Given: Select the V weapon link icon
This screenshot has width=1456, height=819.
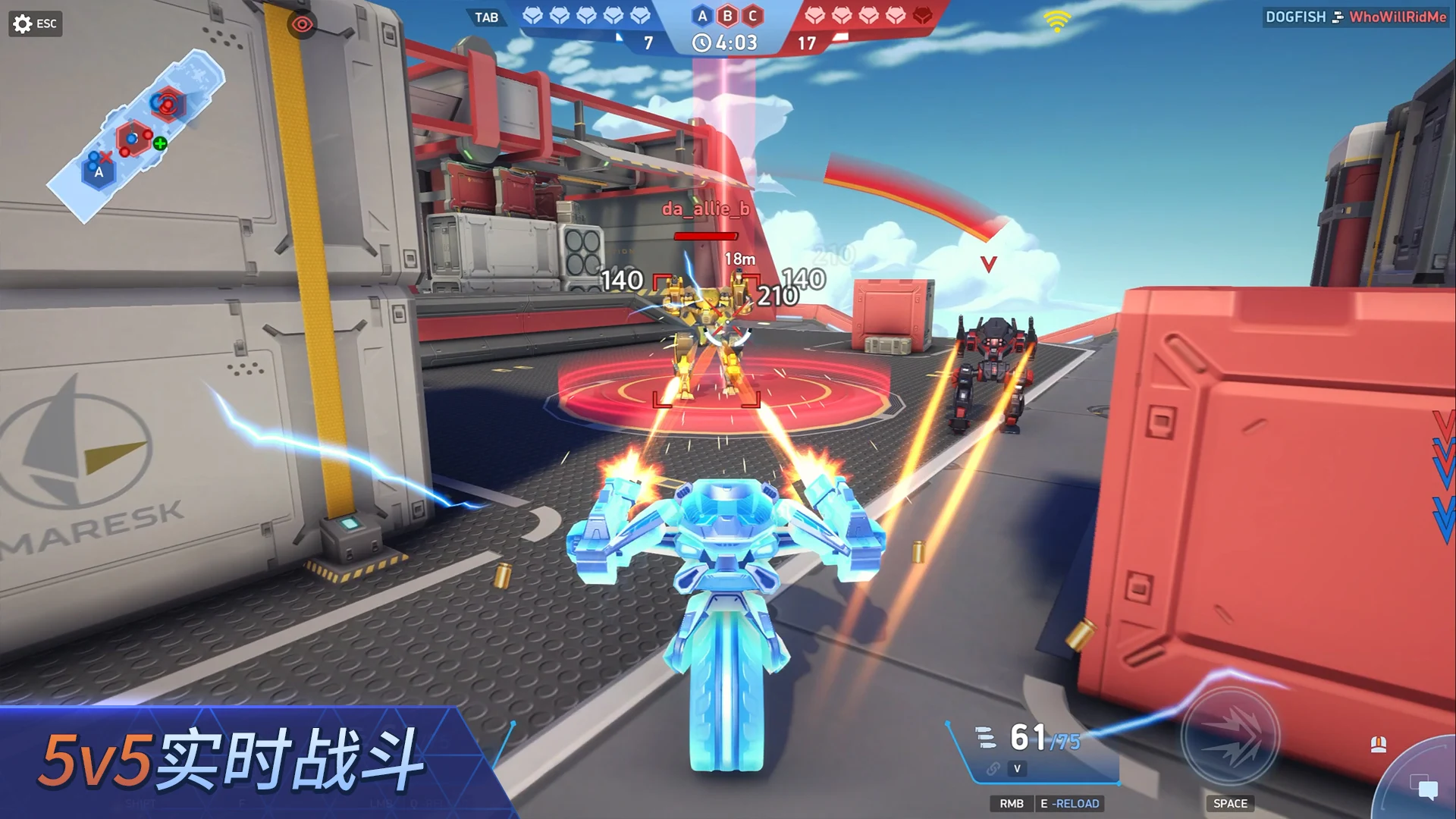Looking at the screenshot, I should click(1017, 768).
